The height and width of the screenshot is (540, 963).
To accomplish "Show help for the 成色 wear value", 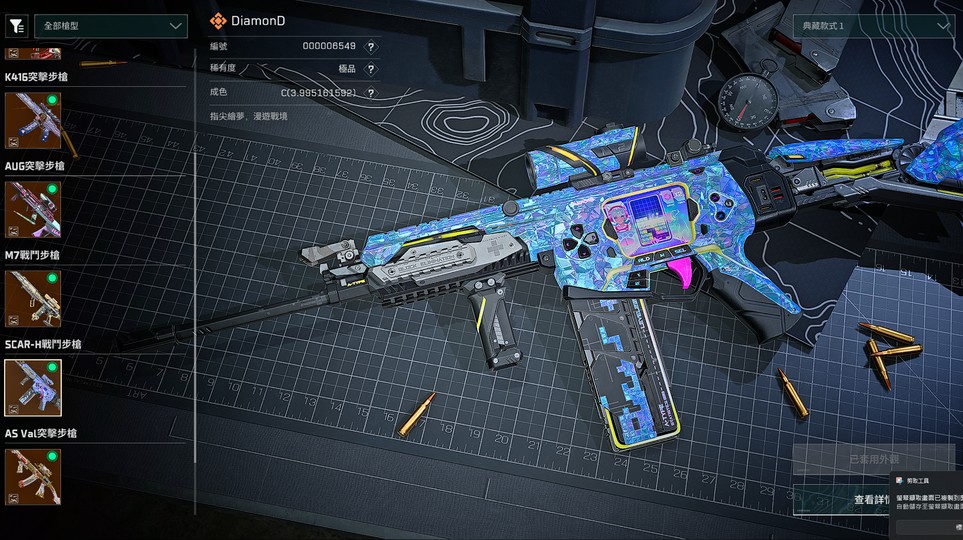I will pyautogui.click(x=371, y=93).
